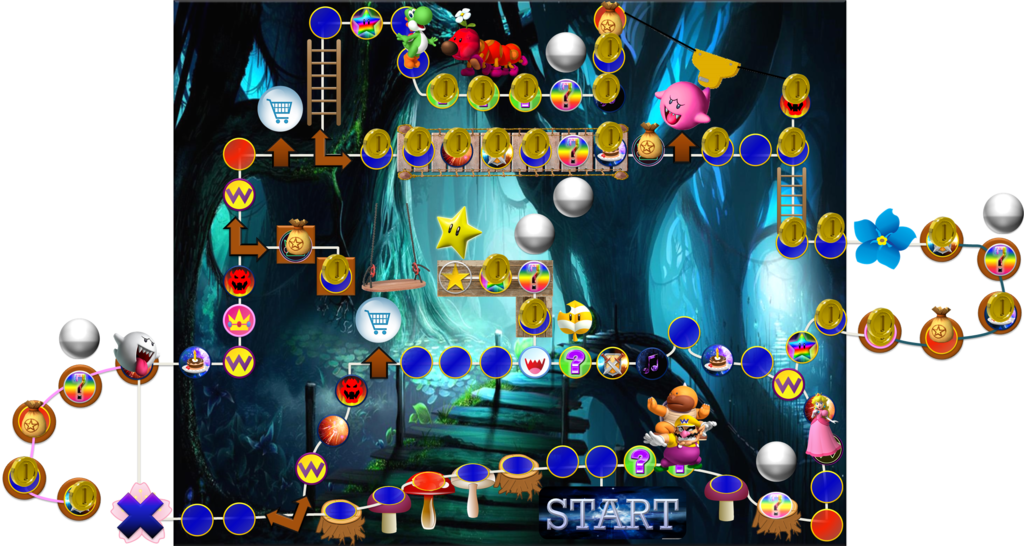Select the blue X junction space
1024x546 pixels.
(135, 513)
